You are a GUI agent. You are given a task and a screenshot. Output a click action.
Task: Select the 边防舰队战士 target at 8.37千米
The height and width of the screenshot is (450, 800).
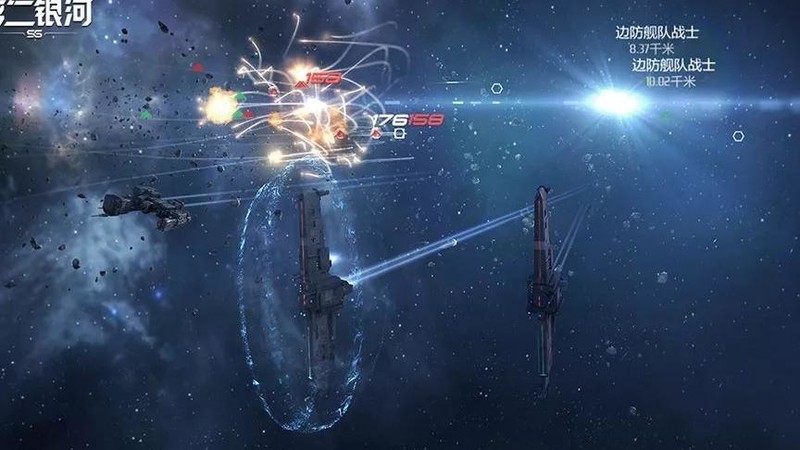(x=654, y=33)
